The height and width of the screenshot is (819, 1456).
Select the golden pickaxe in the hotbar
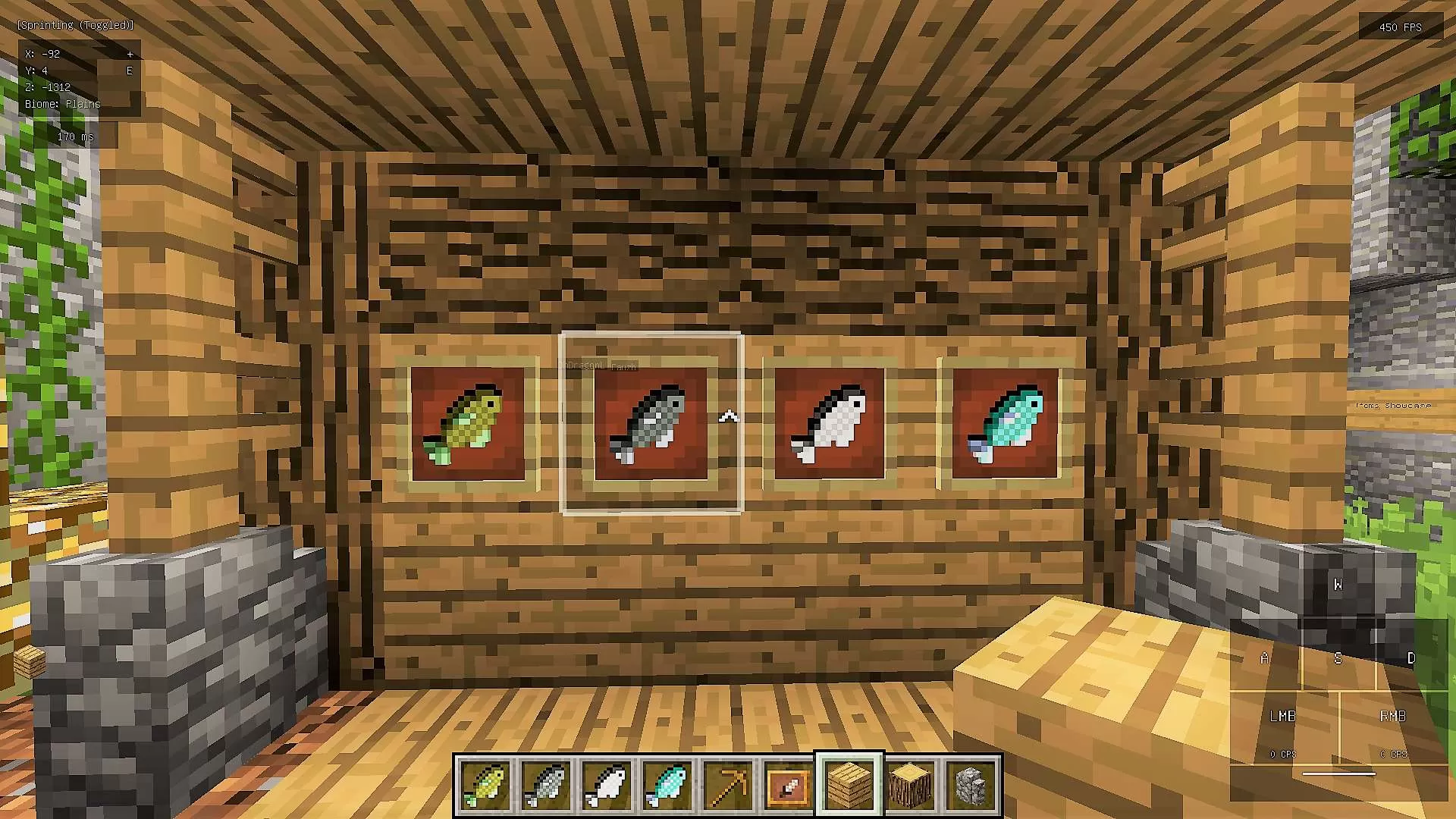728,785
